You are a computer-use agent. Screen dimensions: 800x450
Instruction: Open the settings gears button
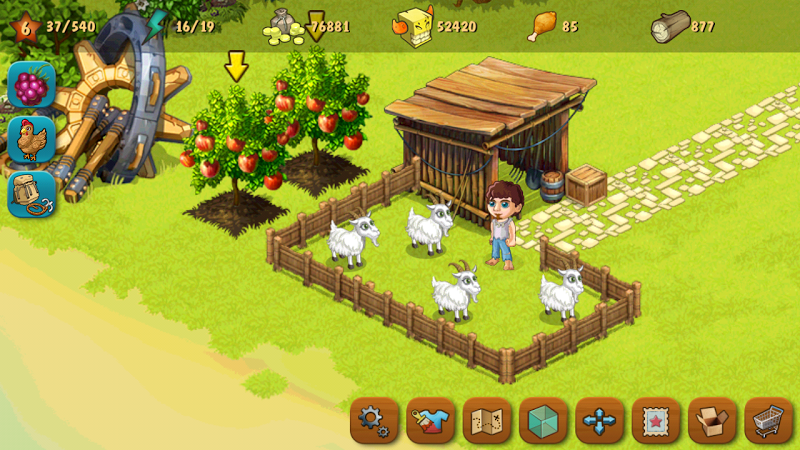pos(374,421)
